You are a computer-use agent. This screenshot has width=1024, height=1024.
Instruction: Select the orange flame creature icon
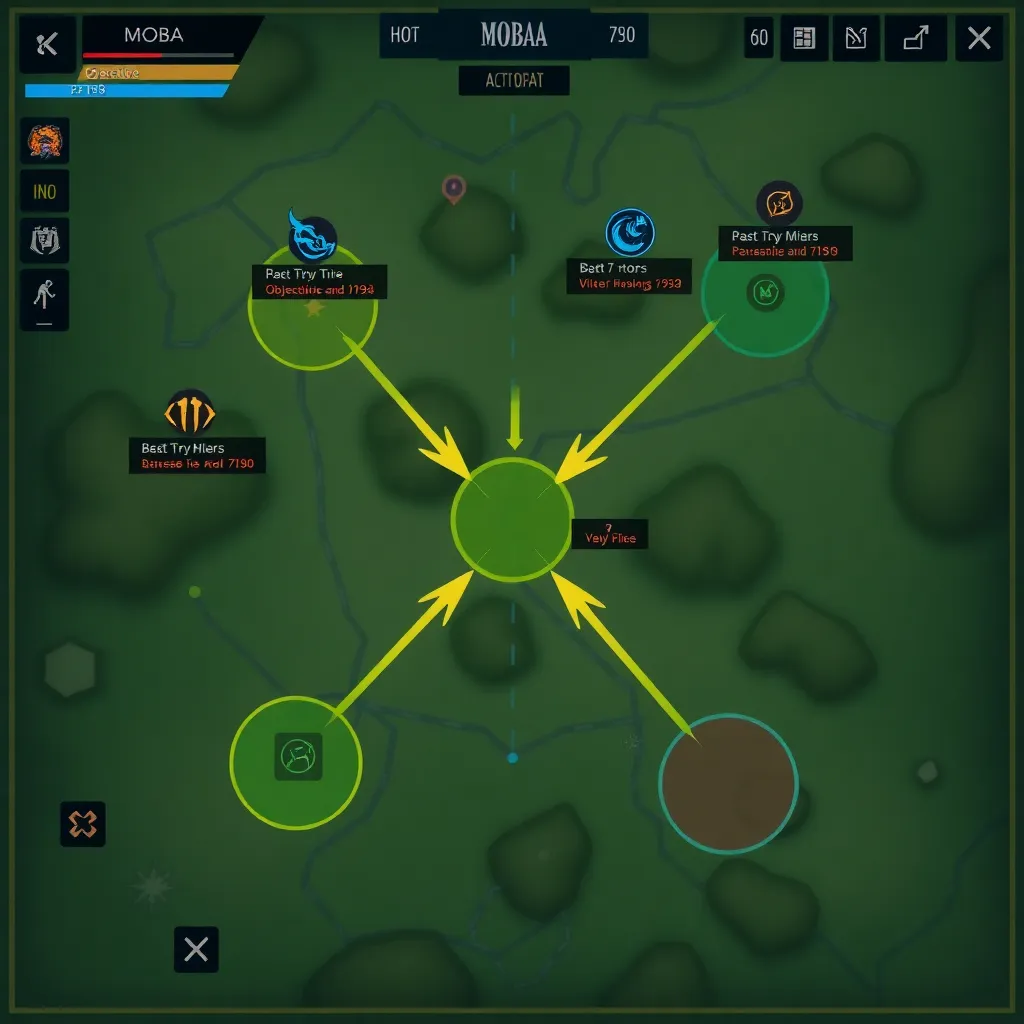pos(45,141)
